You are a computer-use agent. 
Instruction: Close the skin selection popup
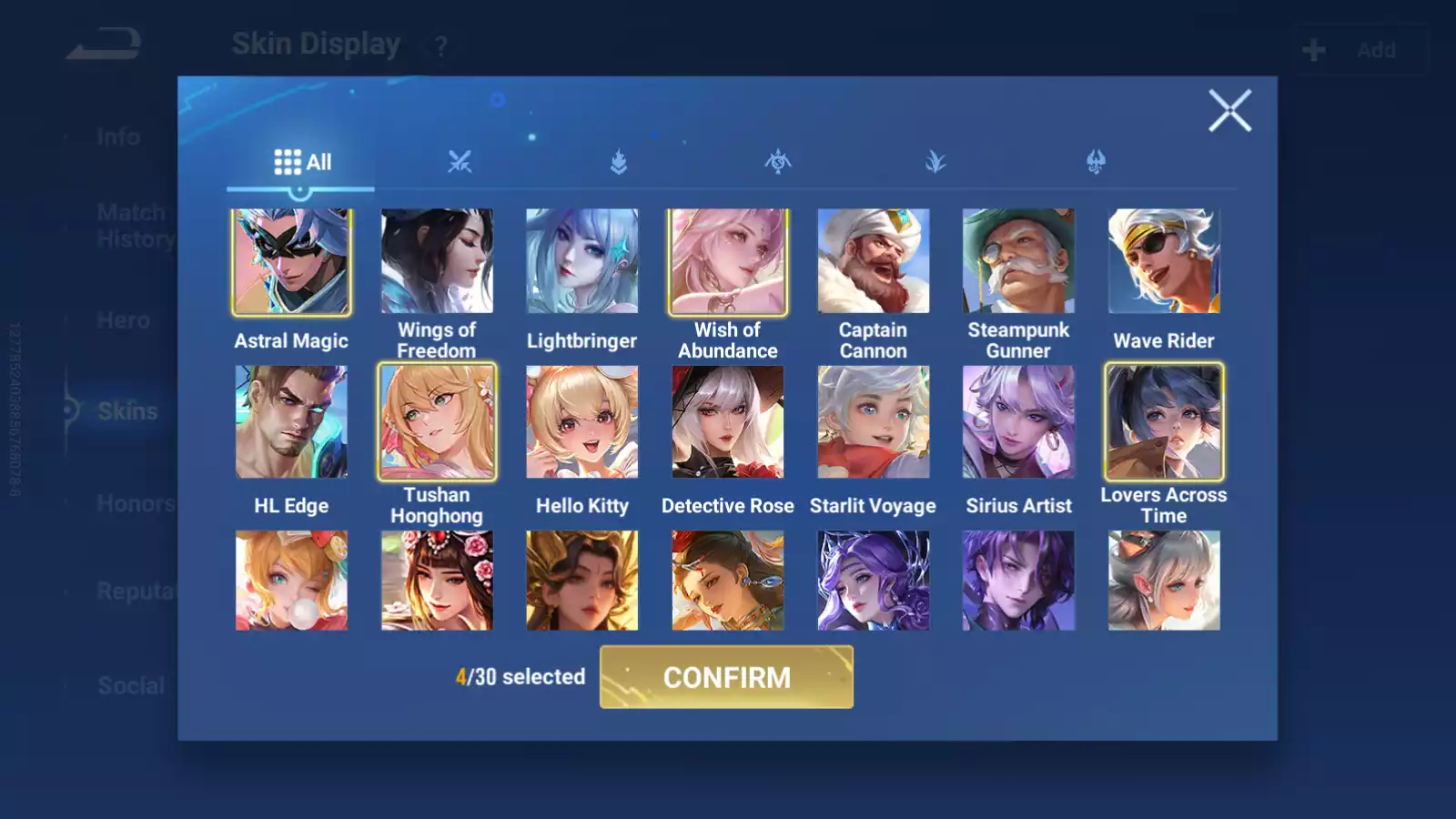(x=1229, y=111)
